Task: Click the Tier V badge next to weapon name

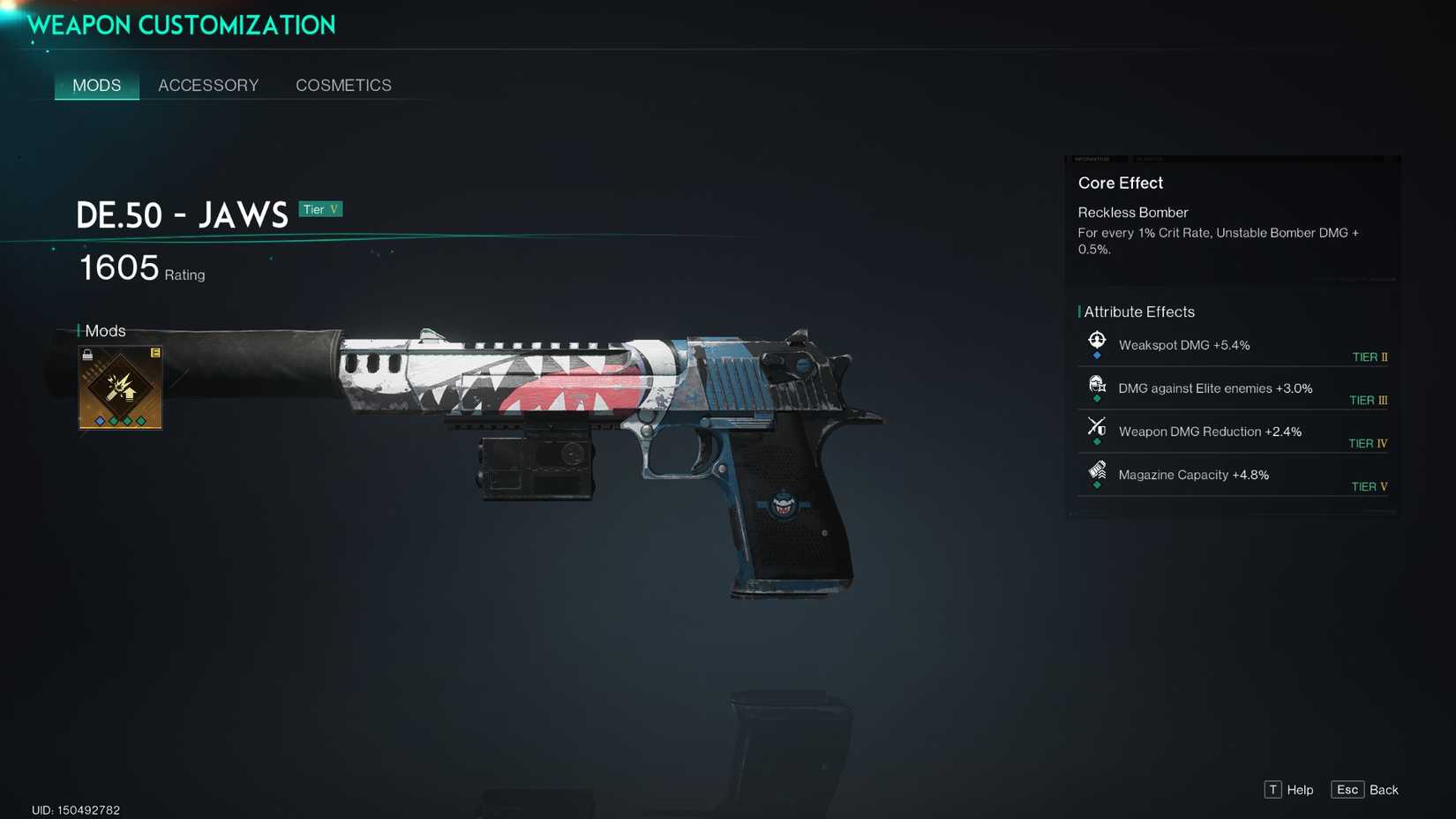Action: [321, 209]
